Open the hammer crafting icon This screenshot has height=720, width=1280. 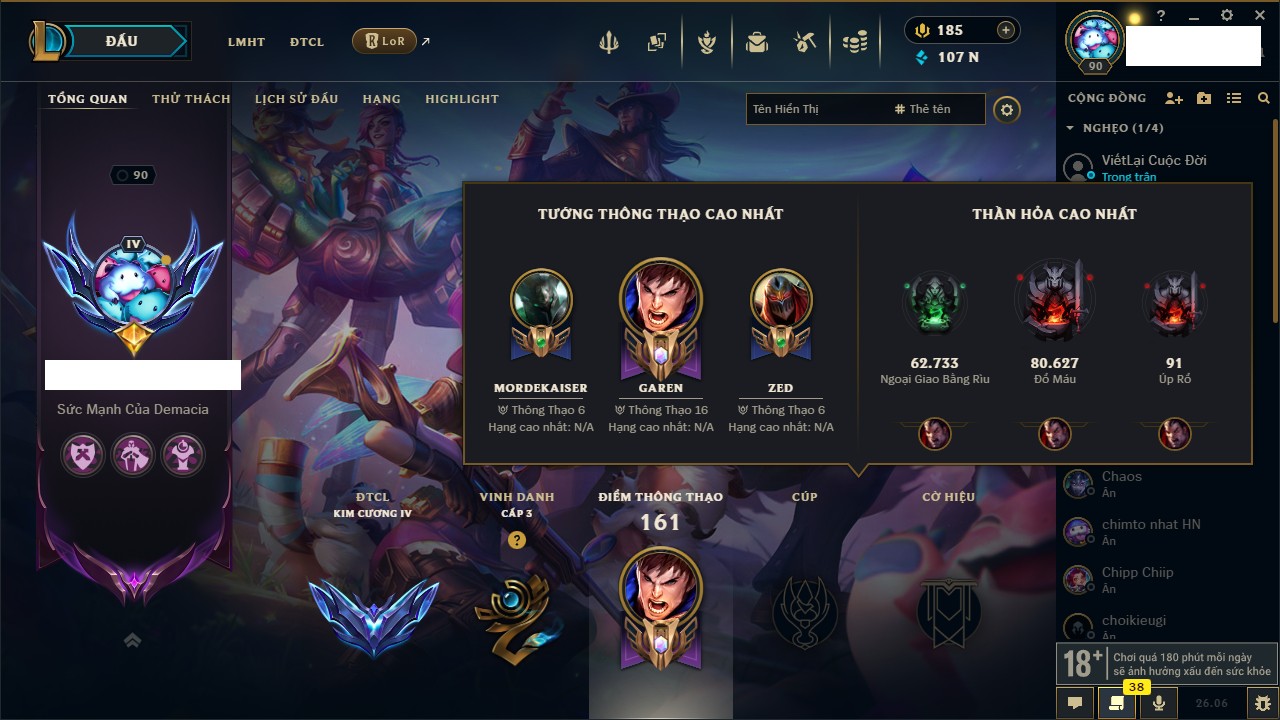pyautogui.click(x=805, y=42)
